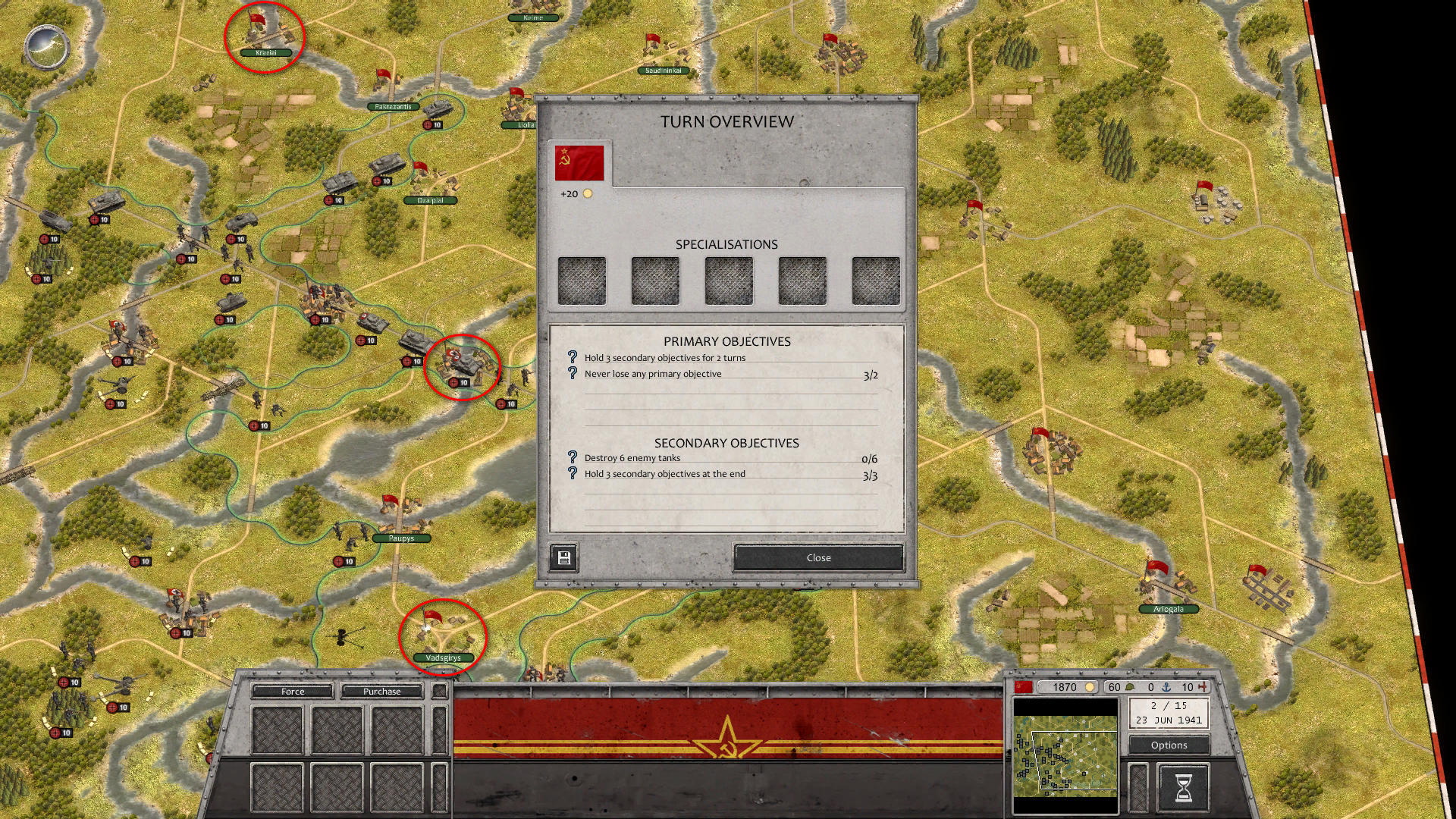This screenshot has width=1456, height=819.
Task: Click the anchor naval resource icon
Action: [1166, 687]
